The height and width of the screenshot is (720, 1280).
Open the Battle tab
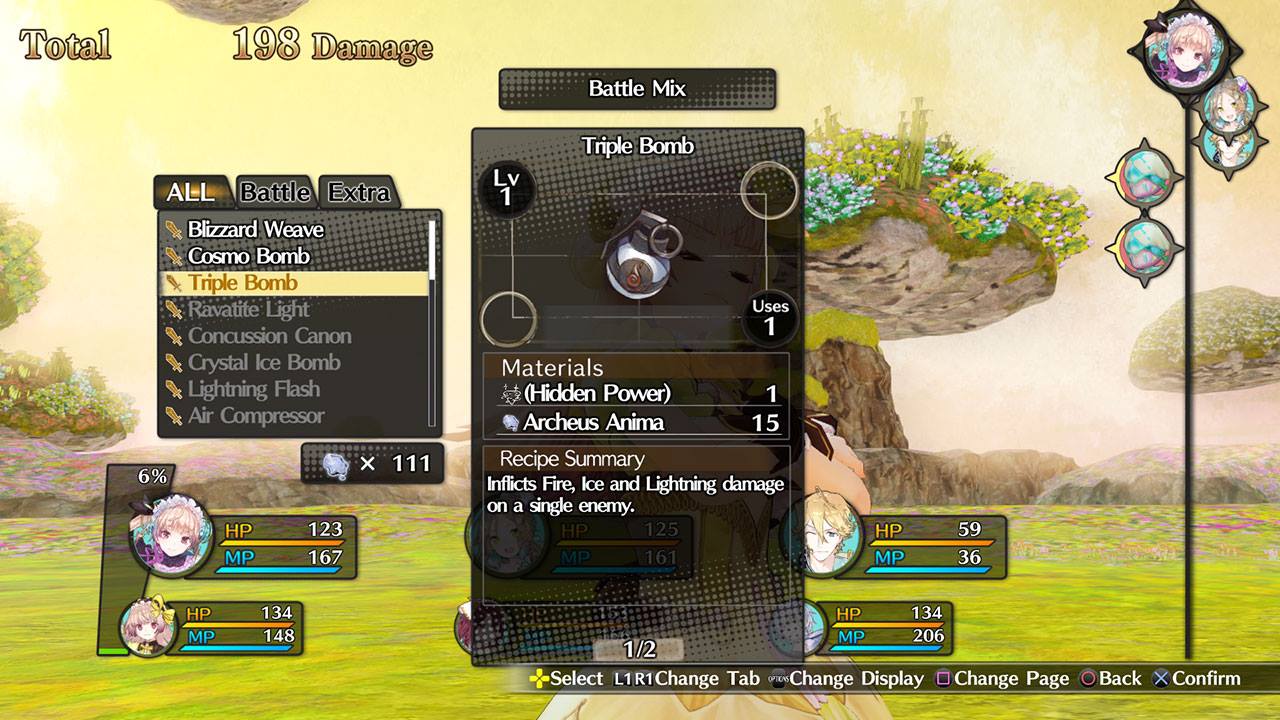[275, 191]
